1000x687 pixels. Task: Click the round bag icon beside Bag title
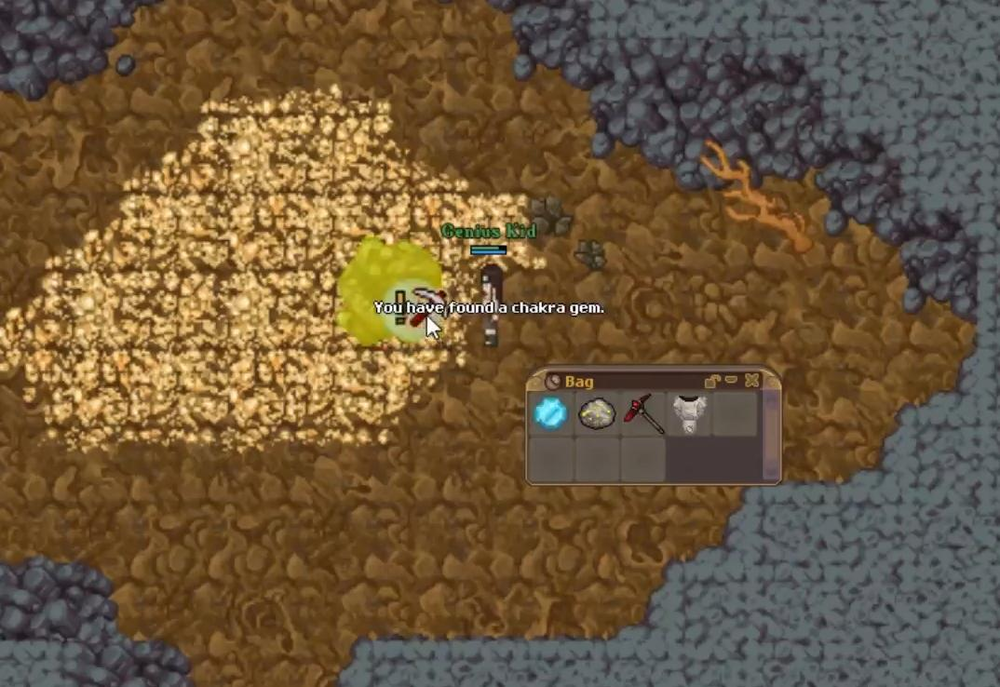click(x=553, y=381)
